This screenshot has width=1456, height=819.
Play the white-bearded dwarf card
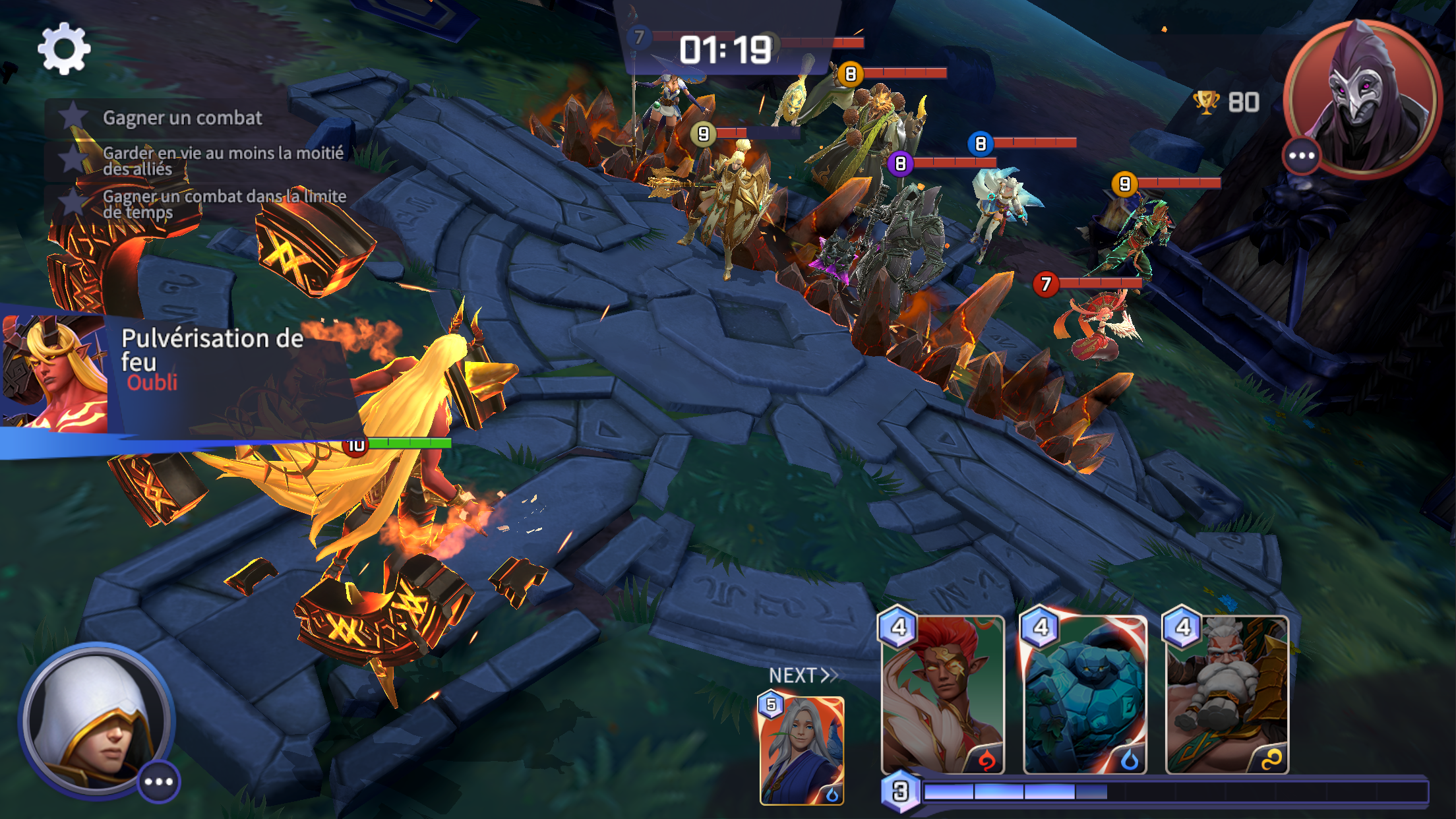pos(1227,694)
